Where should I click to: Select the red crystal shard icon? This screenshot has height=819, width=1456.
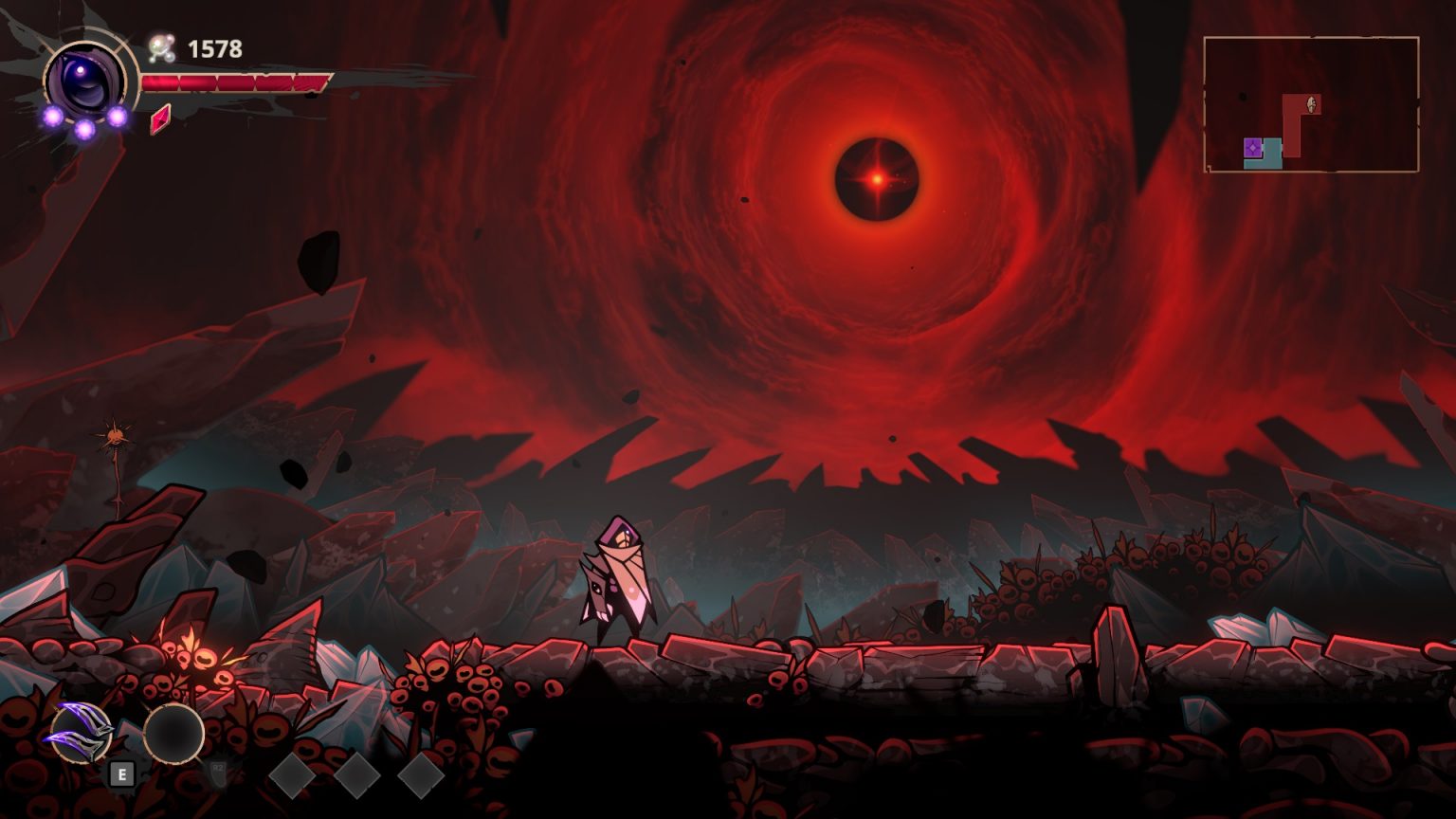tap(160, 118)
